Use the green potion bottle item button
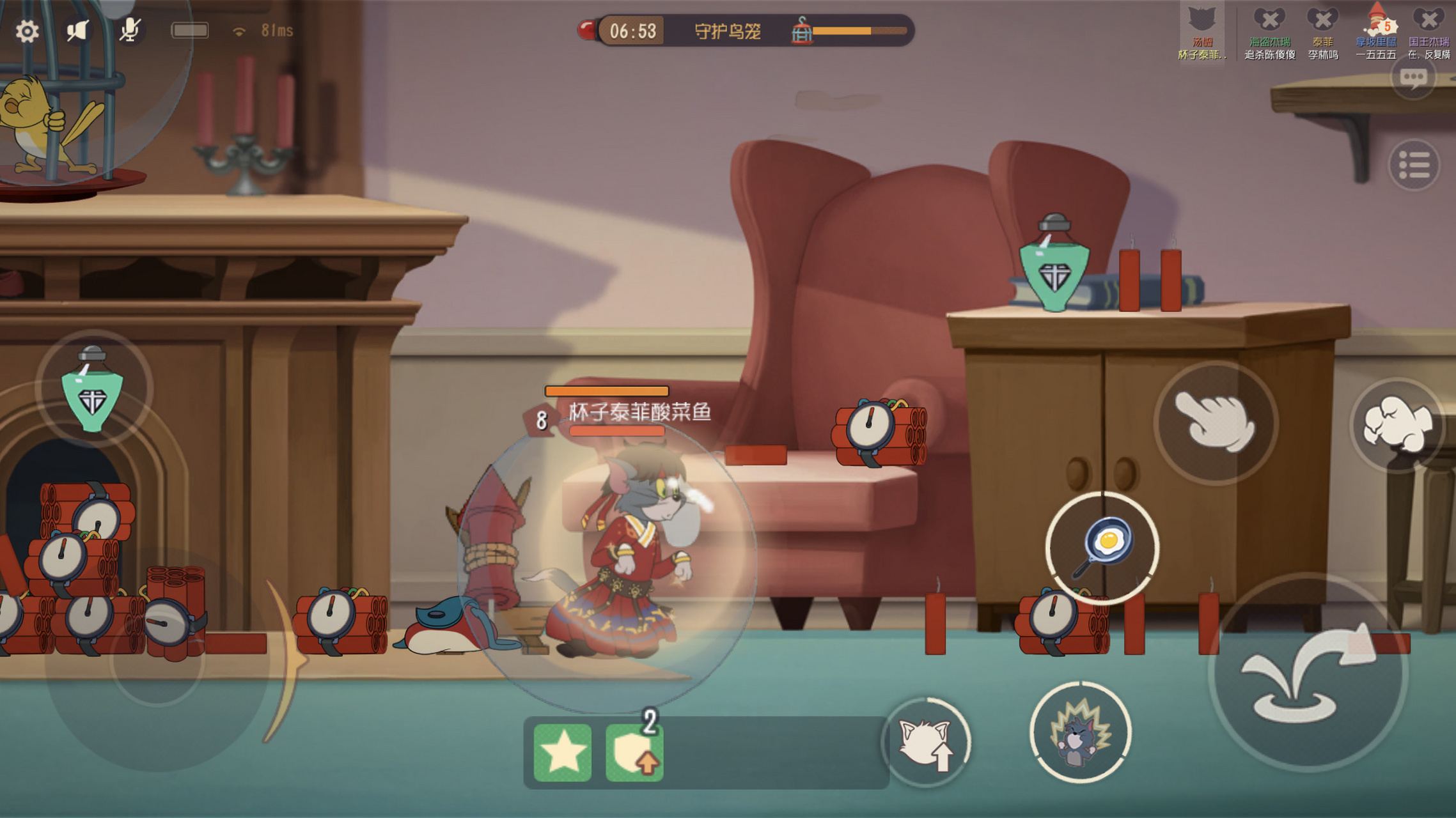This screenshot has height=818, width=1456. click(x=93, y=390)
